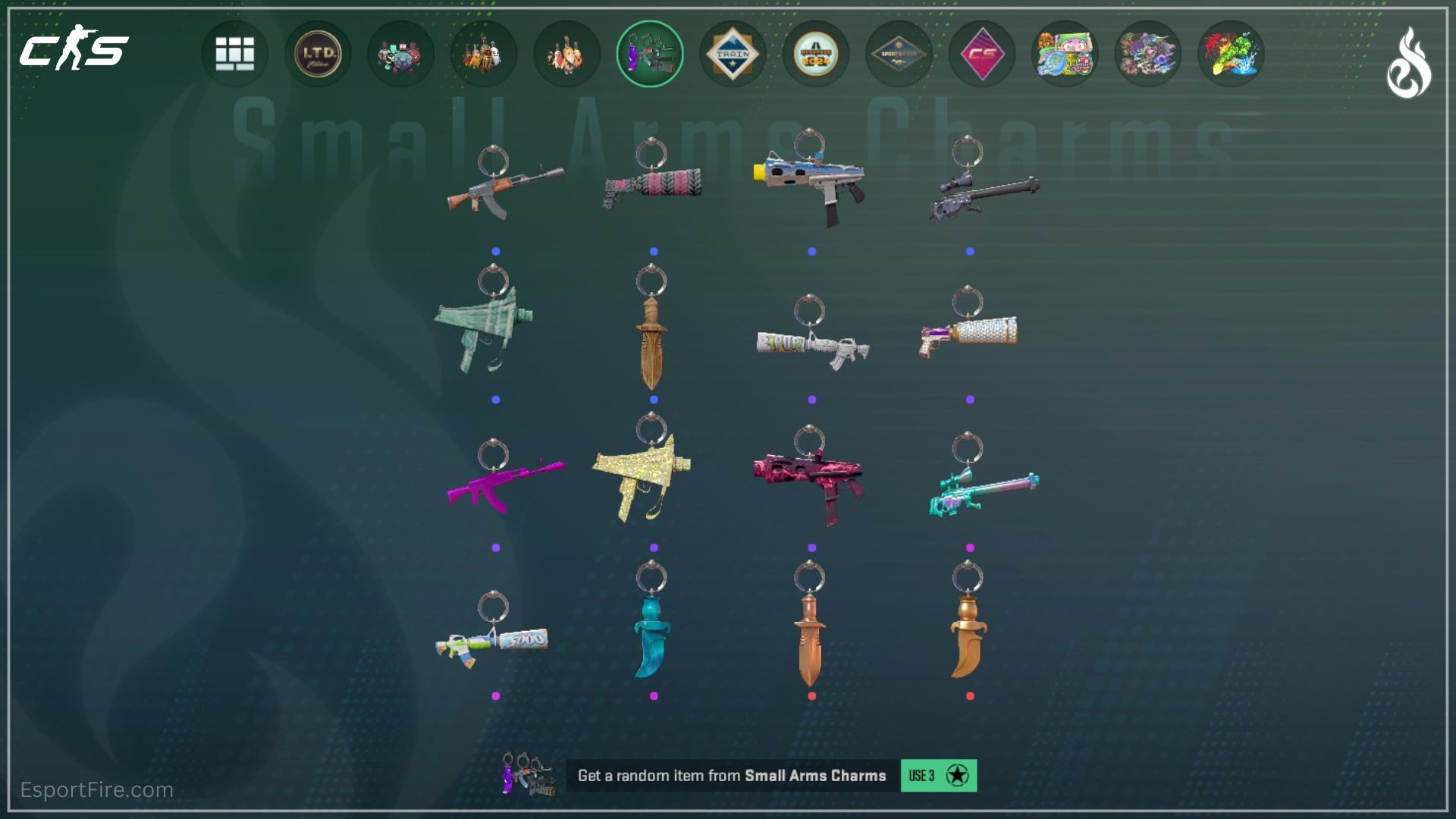Open the Train pin collection icon
This screenshot has width=1456, height=819.
click(732, 53)
